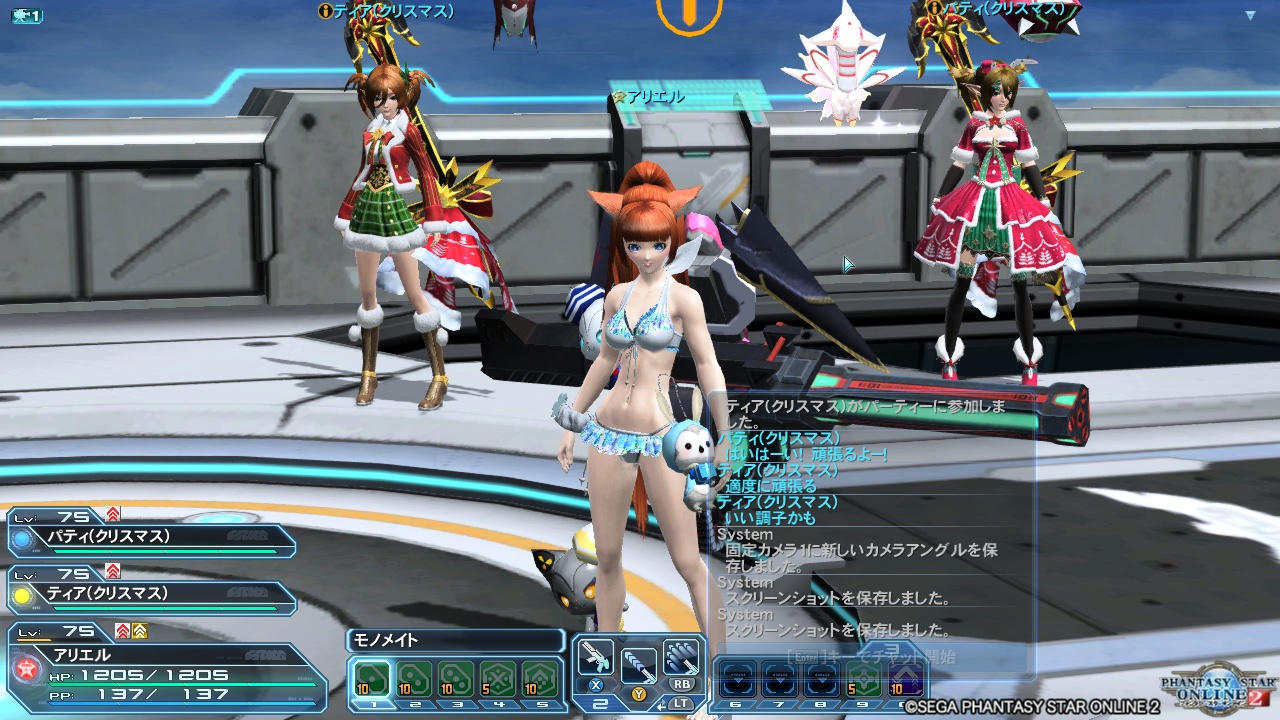
Task: Toggle the gold buff arrow beside アリエル's level
Action: (x=139, y=632)
